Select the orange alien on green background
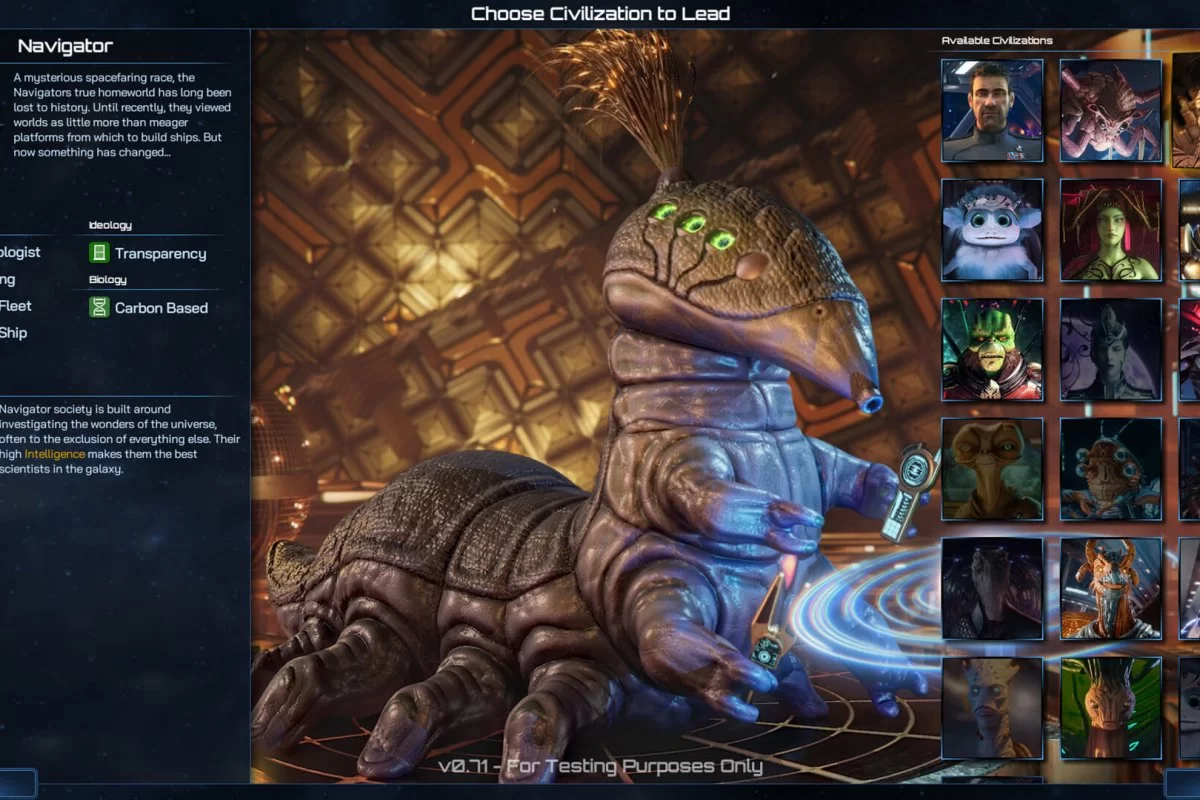1200x800 pixels. click(x=1111, y=708)
